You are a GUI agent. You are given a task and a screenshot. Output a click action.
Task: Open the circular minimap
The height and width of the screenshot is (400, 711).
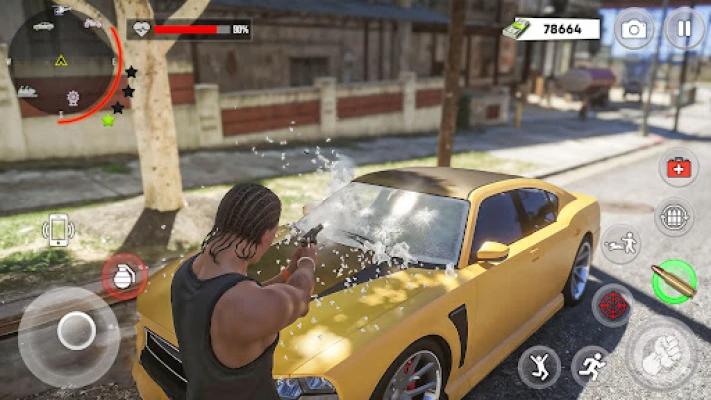(x=63, y=62)
